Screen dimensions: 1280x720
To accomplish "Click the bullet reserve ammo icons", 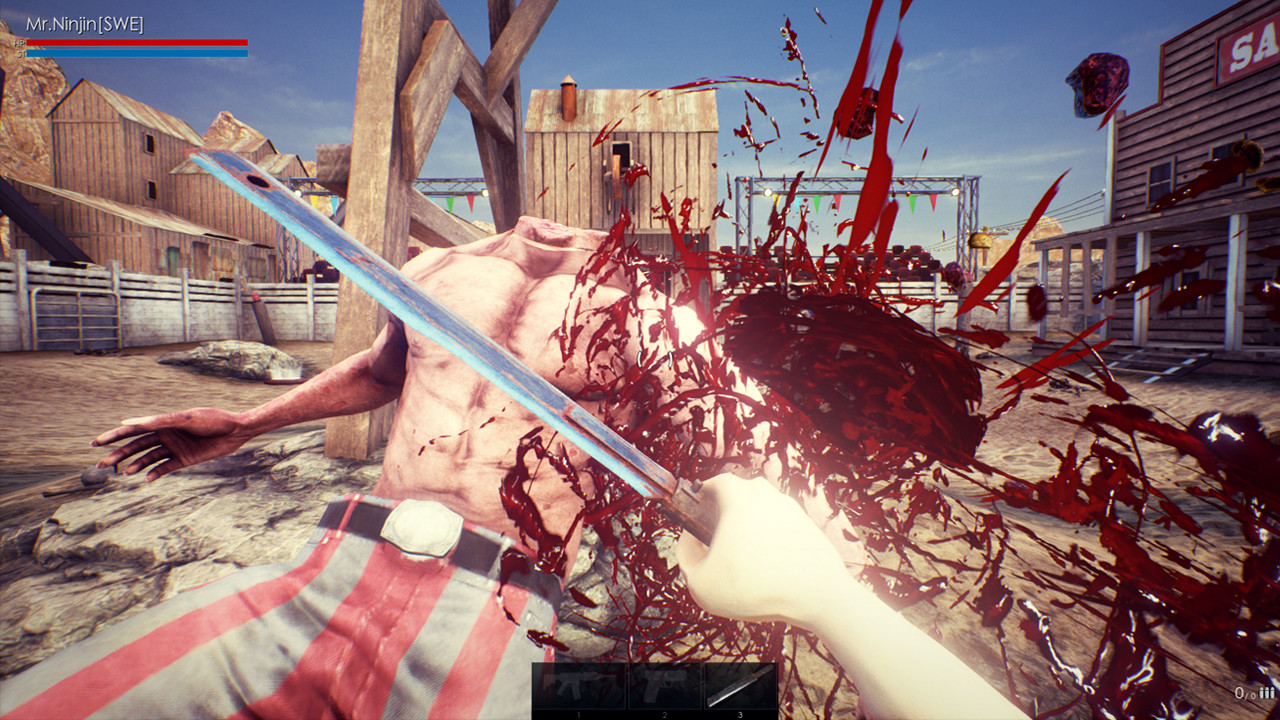I will click(x=1267, y=692).
